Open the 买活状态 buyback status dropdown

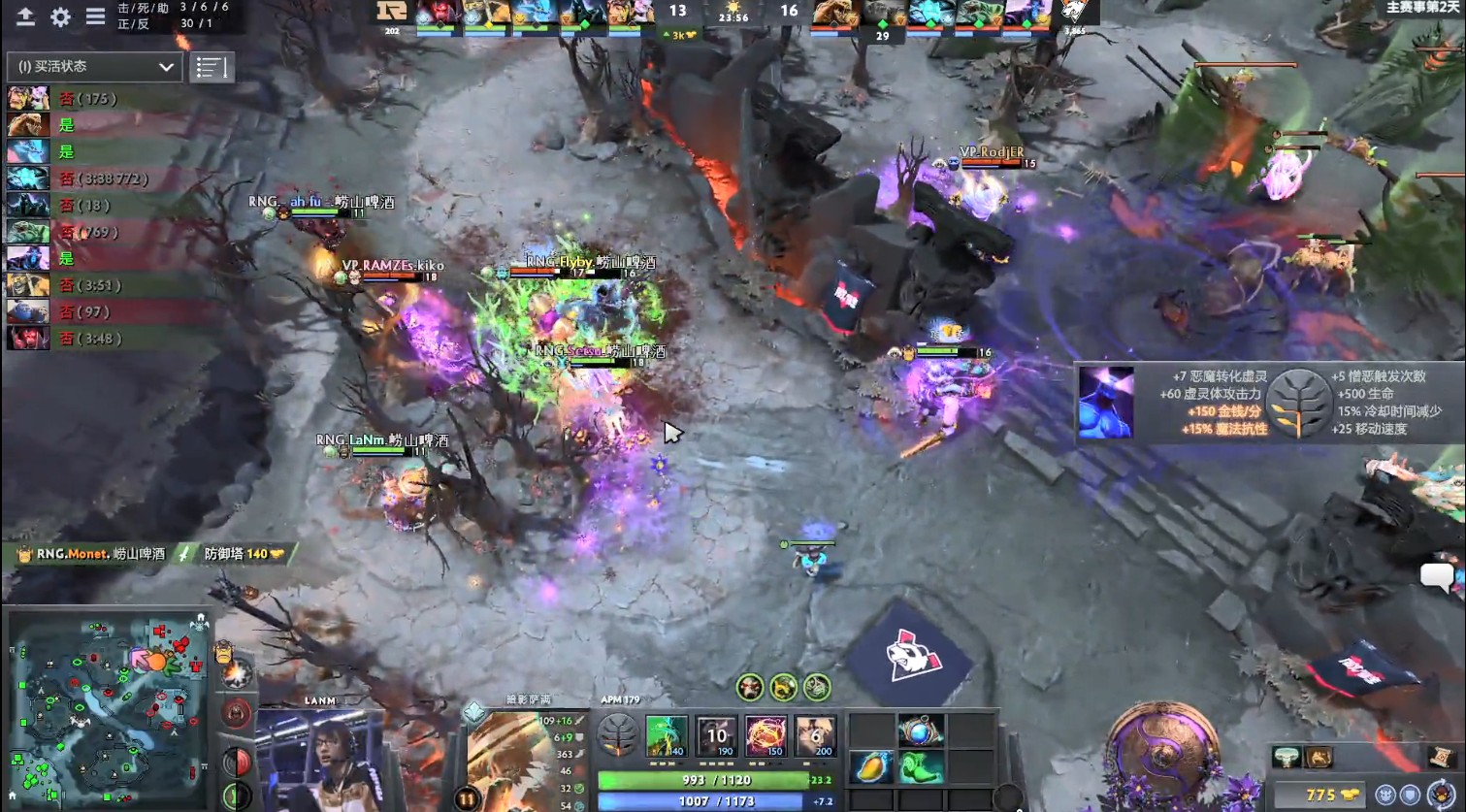pyautogui.click(x=92, y=67)
